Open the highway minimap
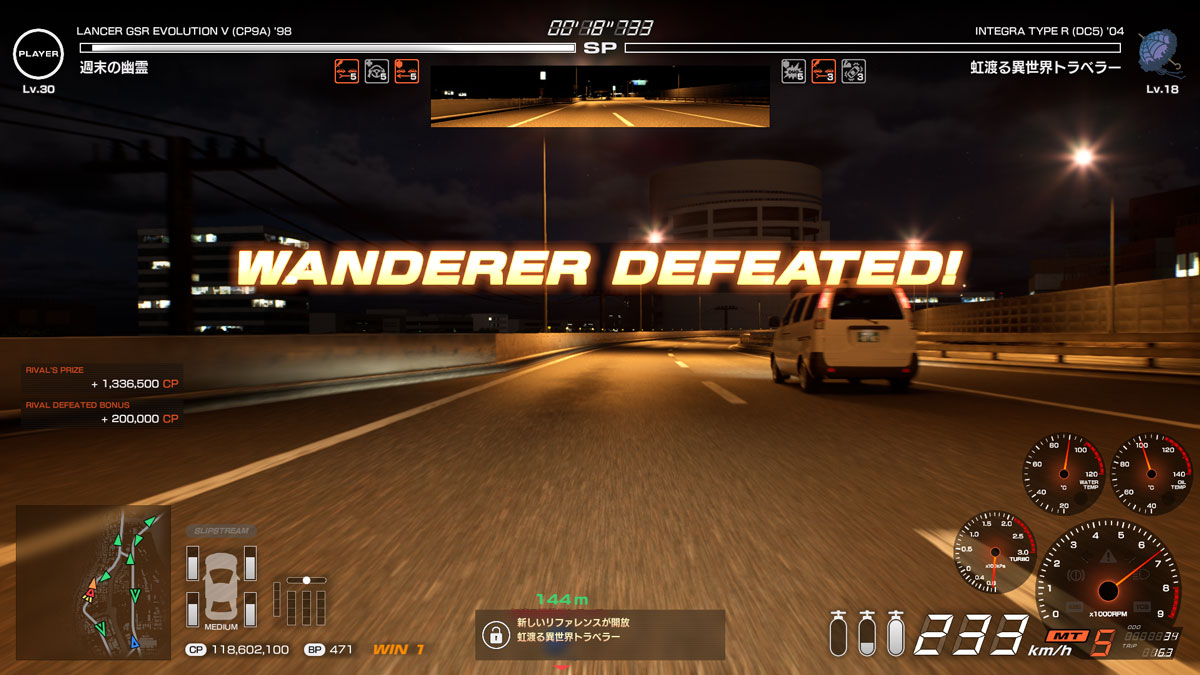This screenshot has width=1200, height=675. tap(93, 581)
